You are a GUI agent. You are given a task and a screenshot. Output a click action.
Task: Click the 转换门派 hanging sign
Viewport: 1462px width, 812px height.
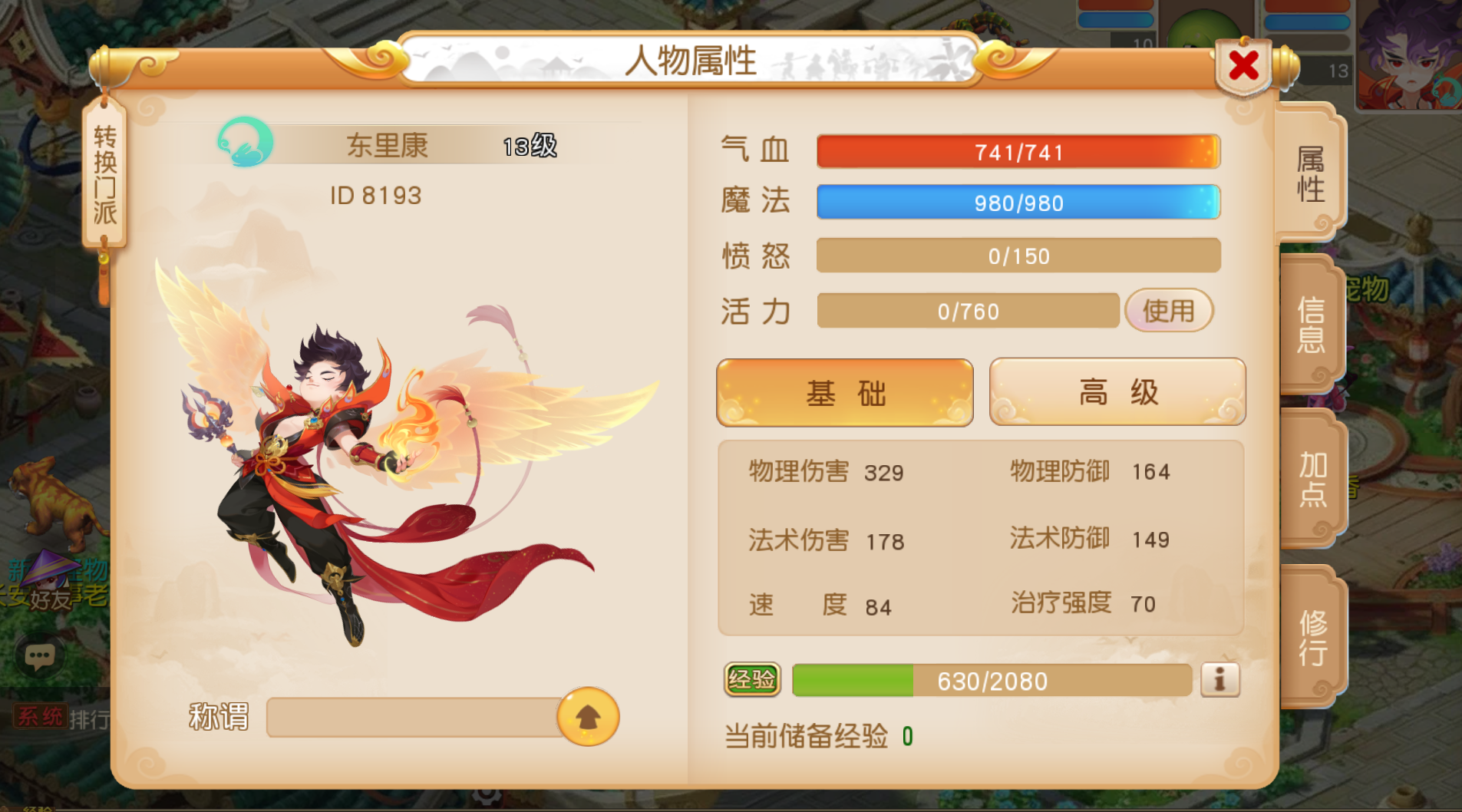104,170
